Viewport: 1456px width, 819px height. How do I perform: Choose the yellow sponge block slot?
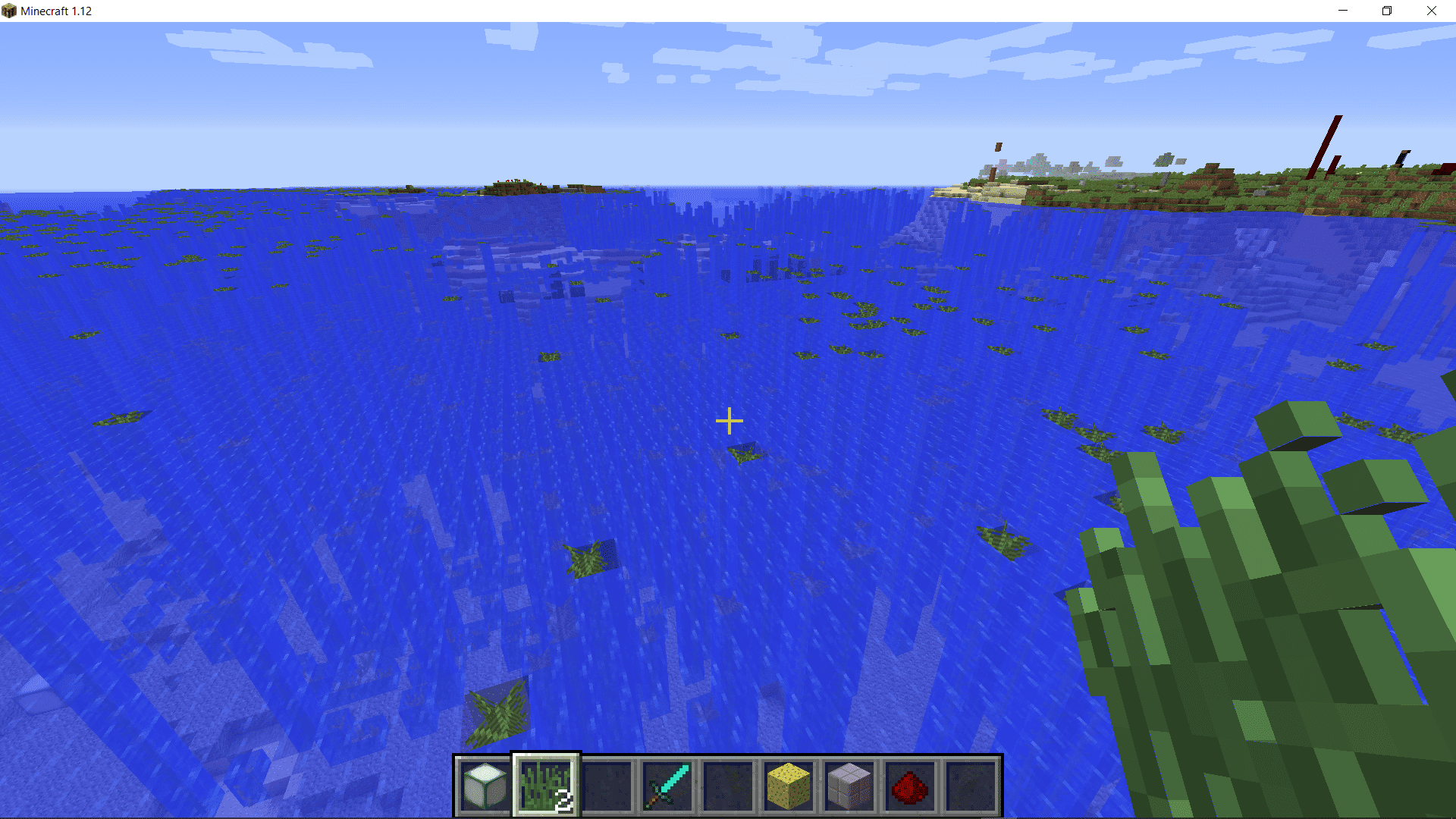pyautogui.click(x=789, y=786)
